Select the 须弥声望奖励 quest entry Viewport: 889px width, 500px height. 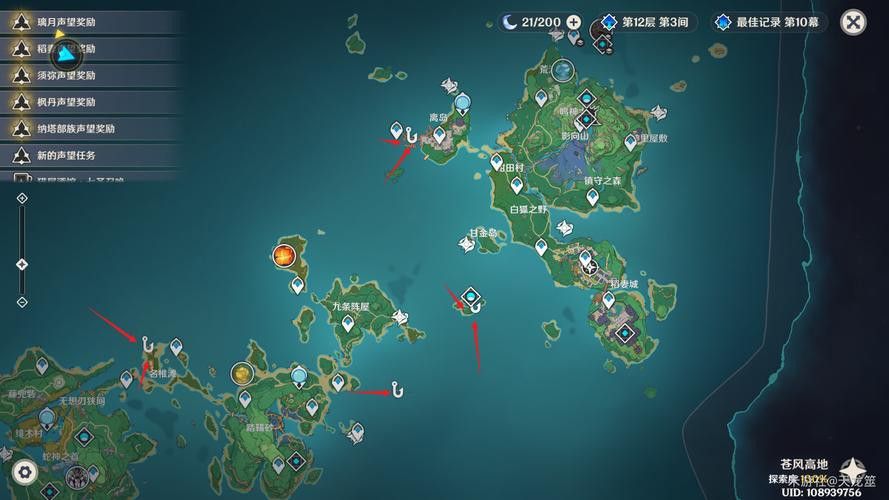point(90,74)
